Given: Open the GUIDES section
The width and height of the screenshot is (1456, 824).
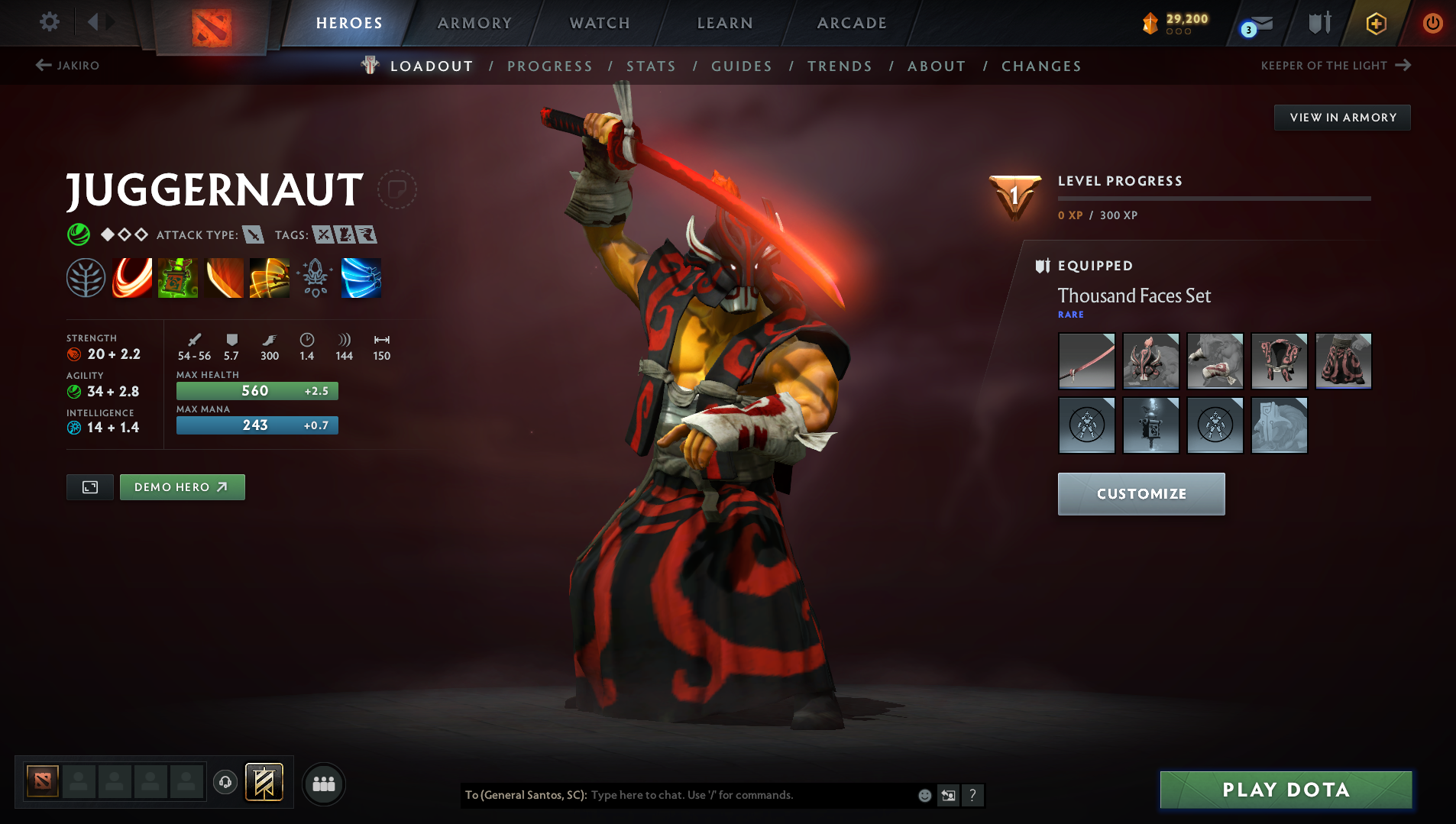Looking at the screenshot, I should (x=741, y=66).
